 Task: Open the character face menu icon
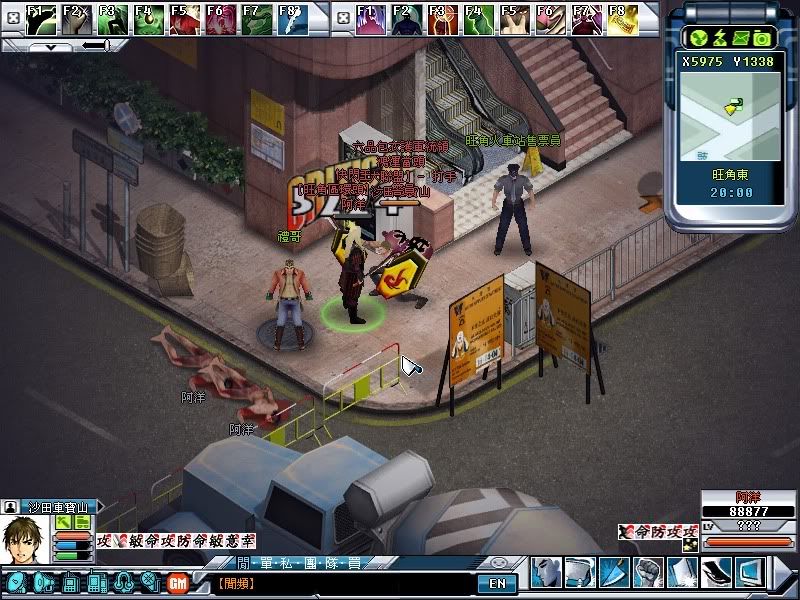pyautogui.click(x=546, y=572)
